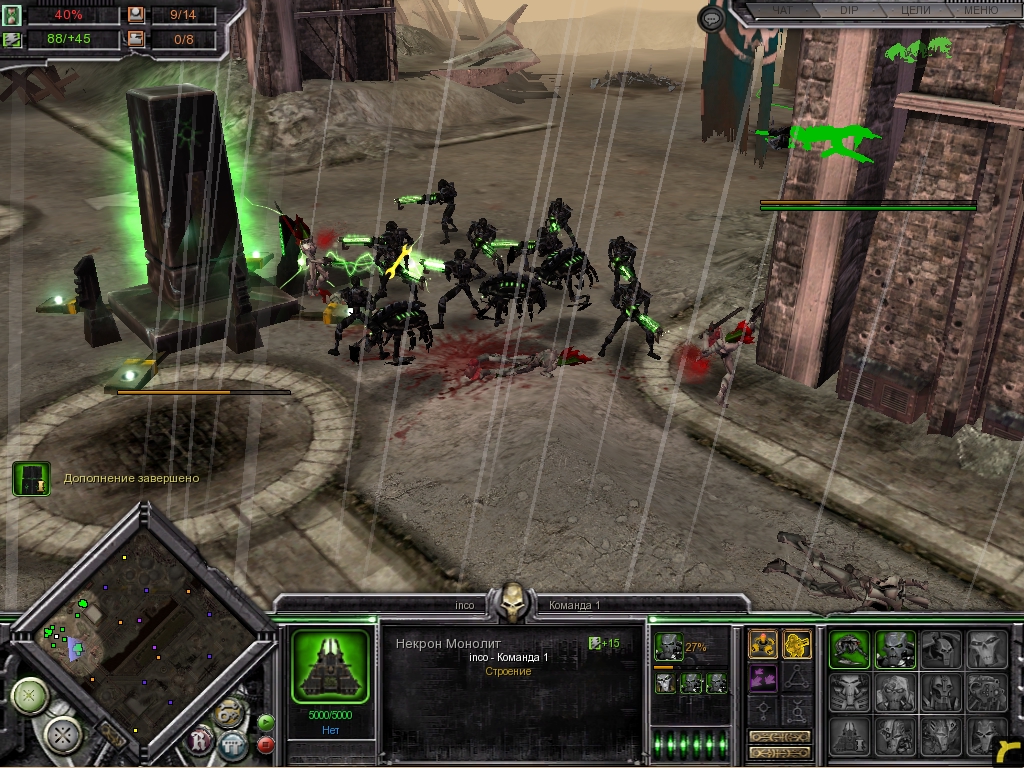The image size is (1024, 768).
Task: Click the yellow arrow corner button
Action: (1009, 750)
